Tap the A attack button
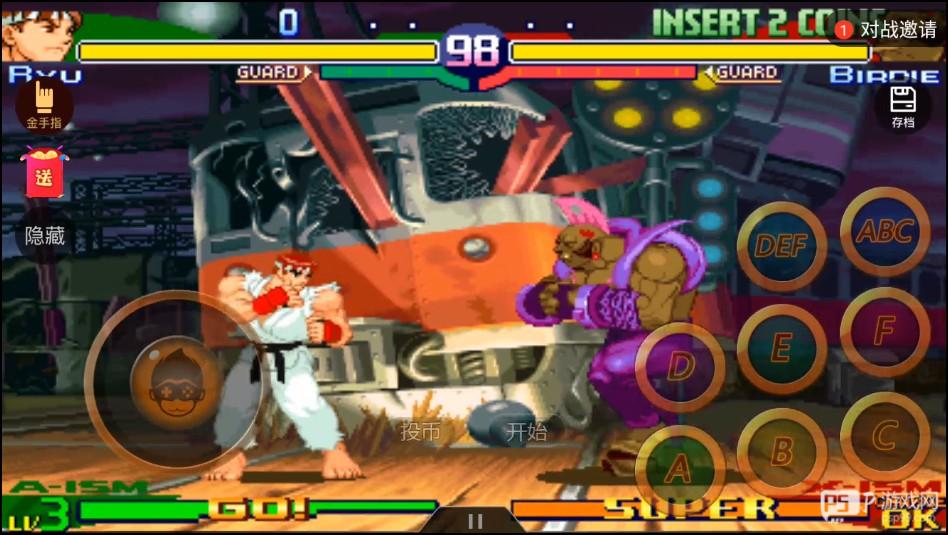Screen dimensions: 948x535 (679, 468)
